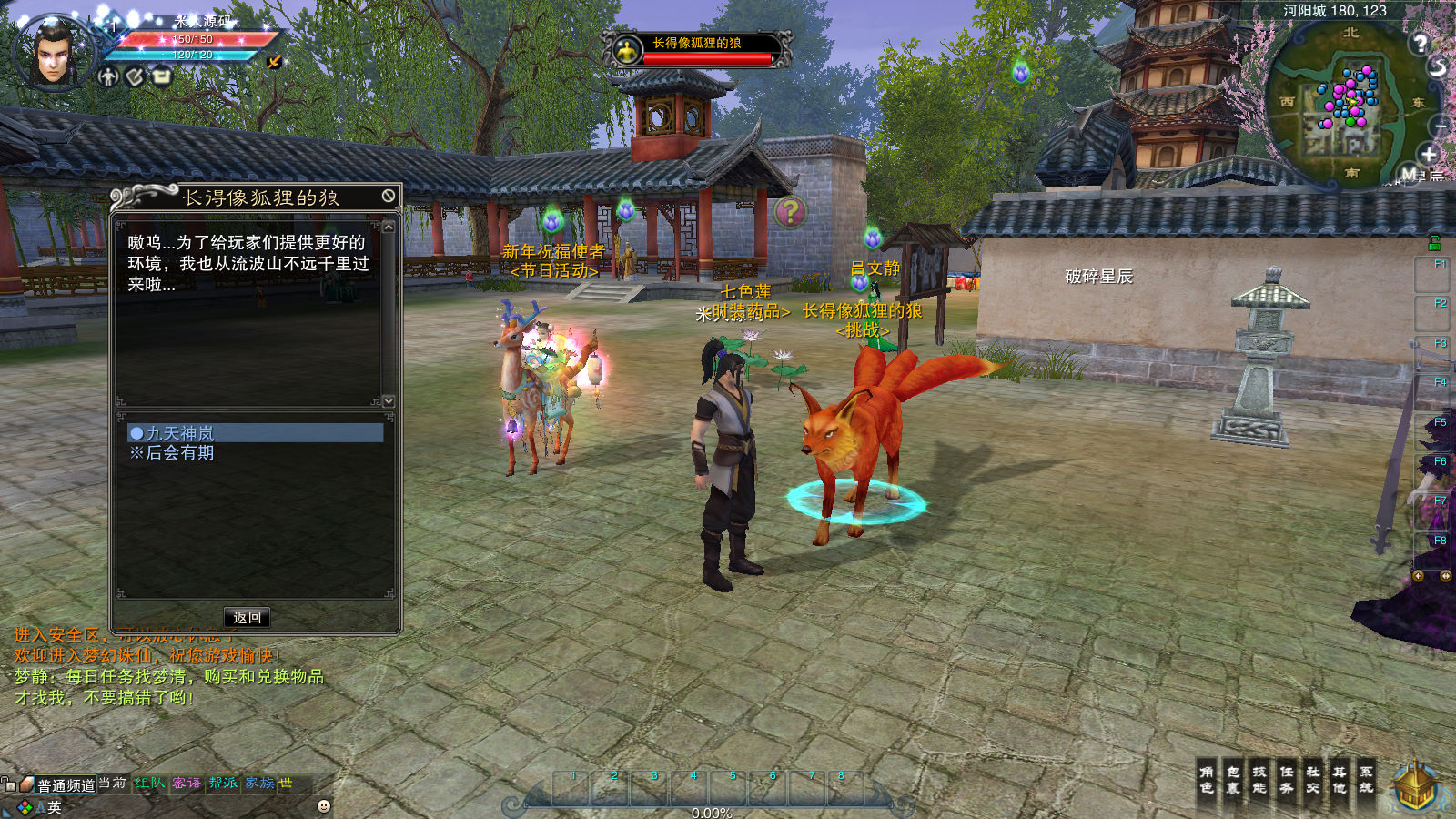Screen dimensions: 1456x819
Task: Open the 任务 quest log
Action: point(1287,780)
